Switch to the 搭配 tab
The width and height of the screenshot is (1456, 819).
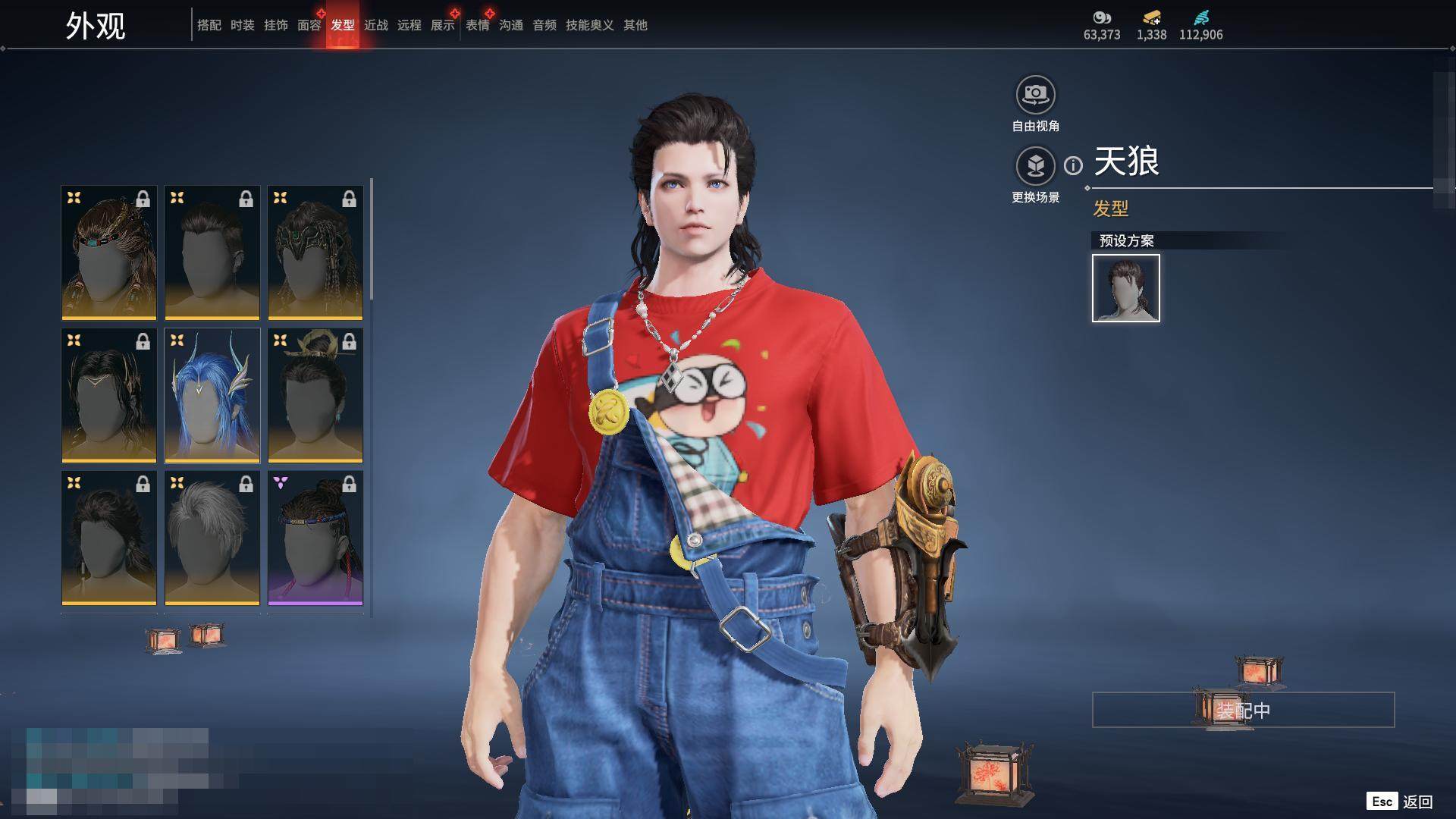[x=209, y=25]
